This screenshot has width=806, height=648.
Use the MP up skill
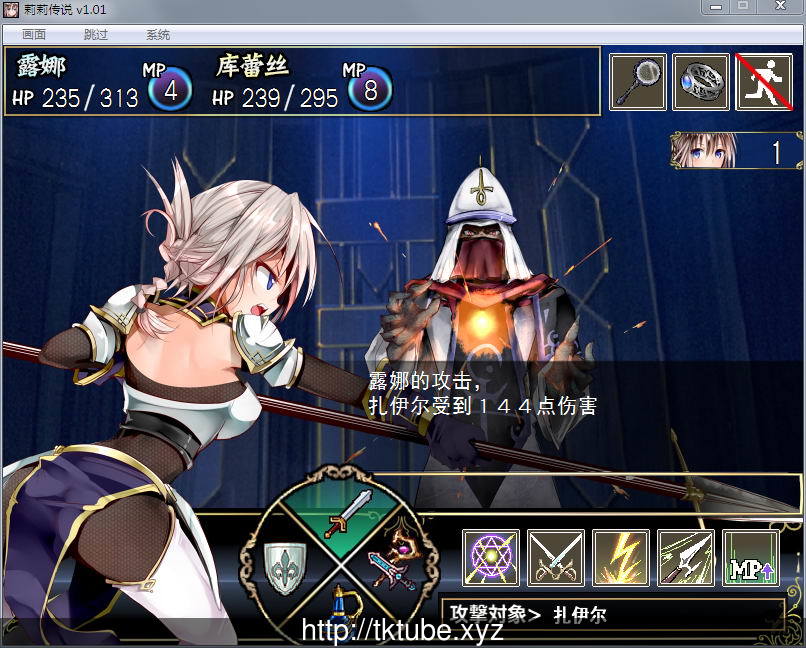tap(751, 558)
